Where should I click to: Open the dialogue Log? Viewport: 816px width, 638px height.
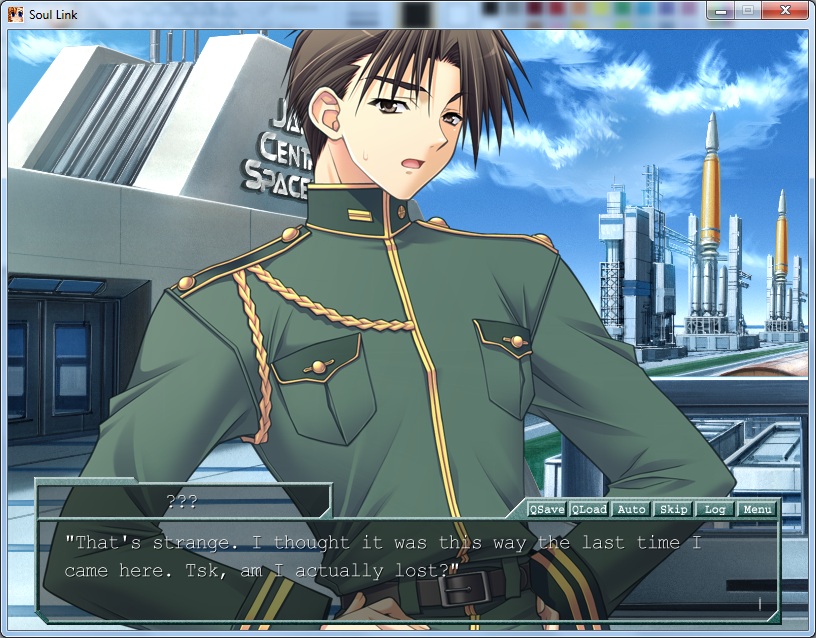tap(715, 510)
